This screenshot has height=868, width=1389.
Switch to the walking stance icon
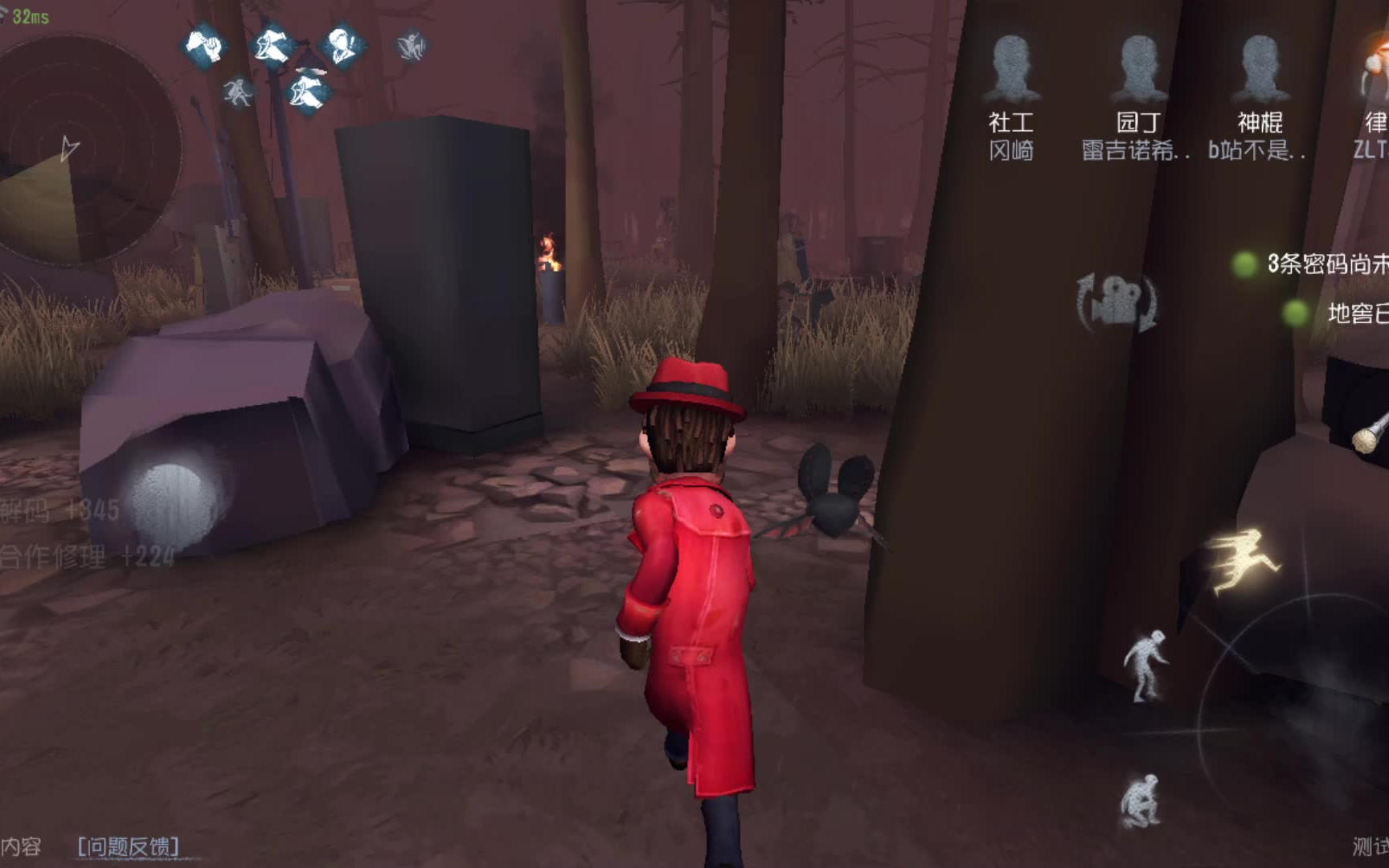coord(1147,665)
